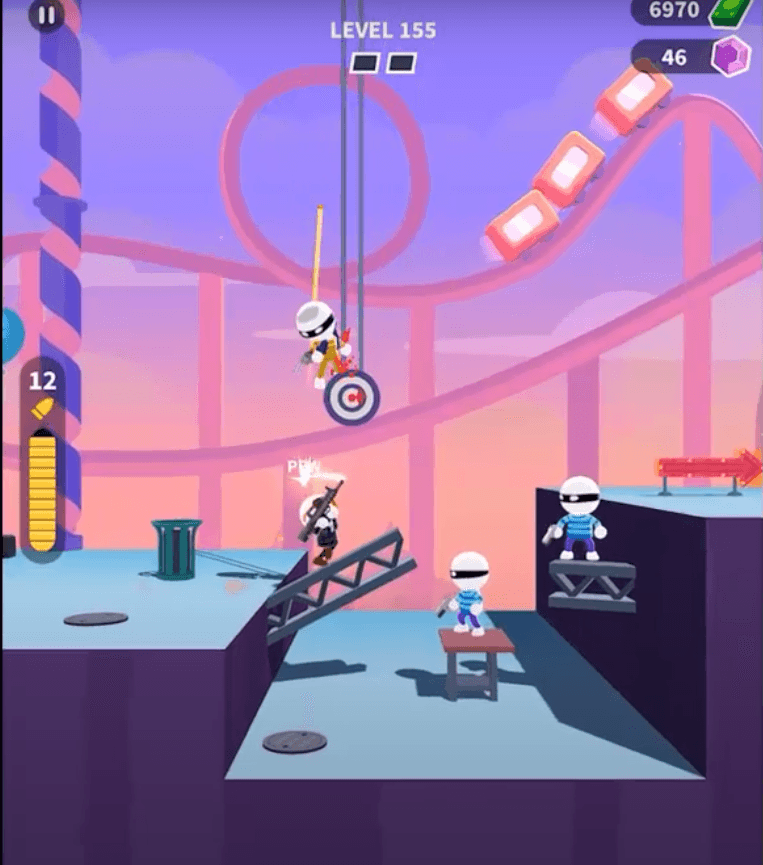Pause the game with the pause button
The width and height of the screenshot is (763, 865).
point(46,14)
